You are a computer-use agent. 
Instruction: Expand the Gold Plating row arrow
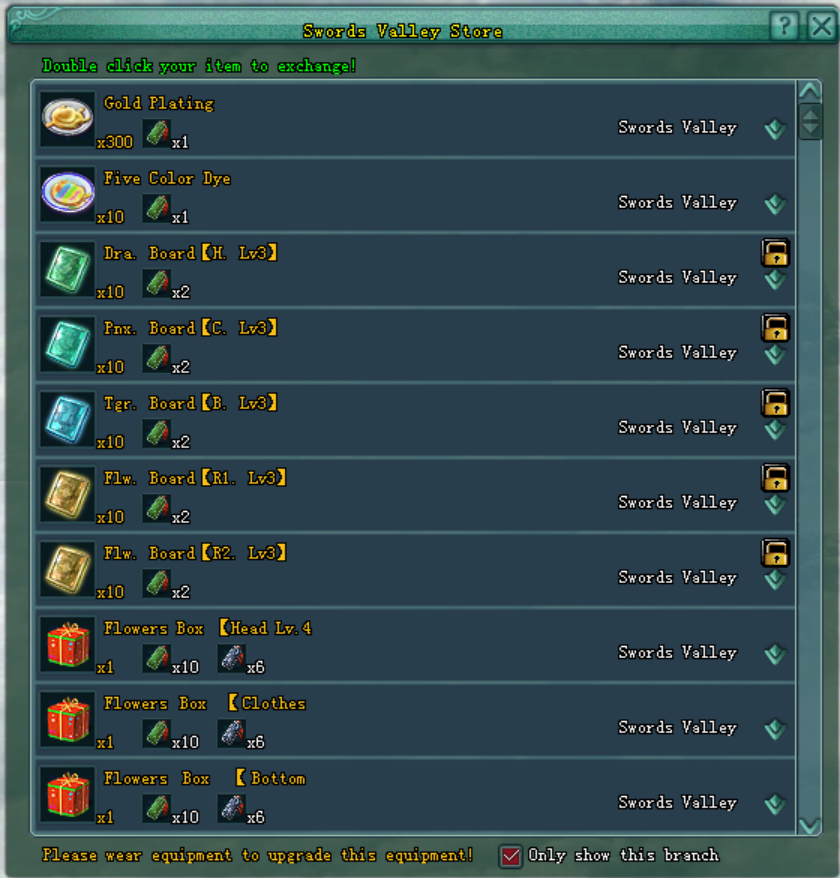click(x=775, y=129)
